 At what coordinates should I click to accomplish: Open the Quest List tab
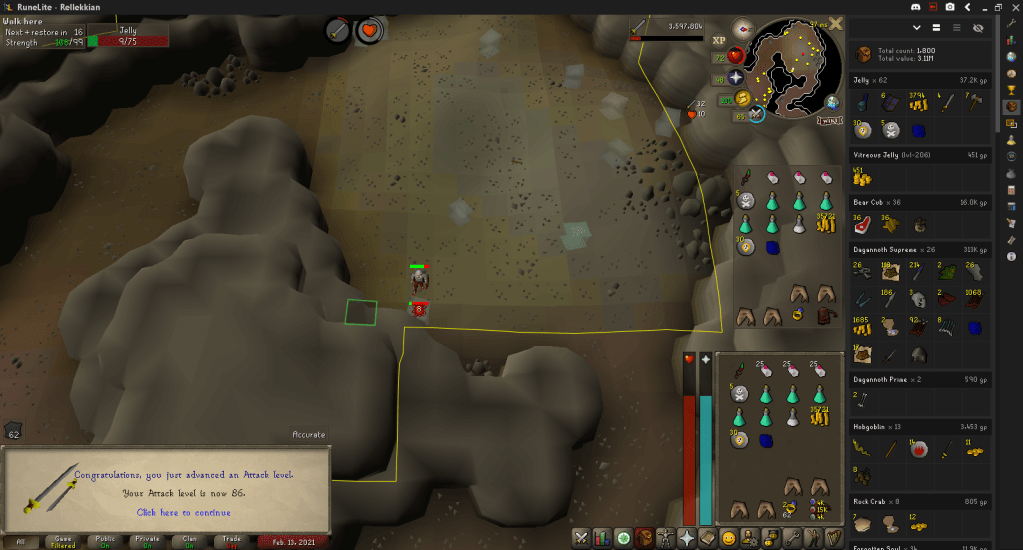[624, 538]
